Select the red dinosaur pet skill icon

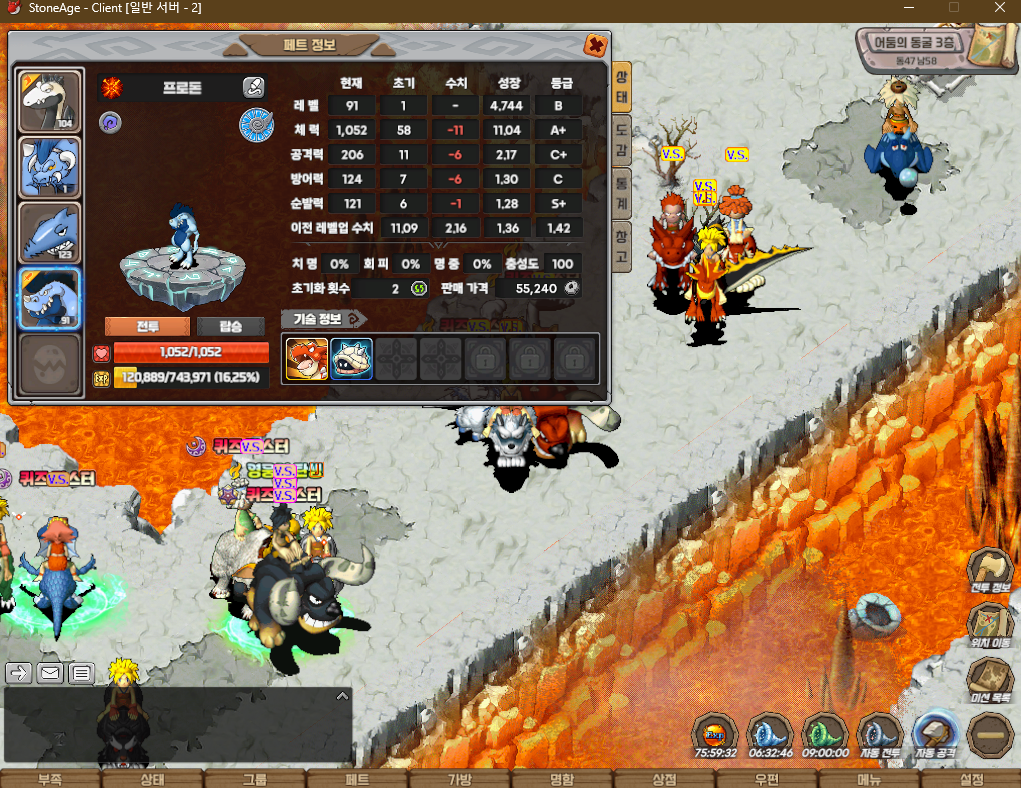point(306,359)
